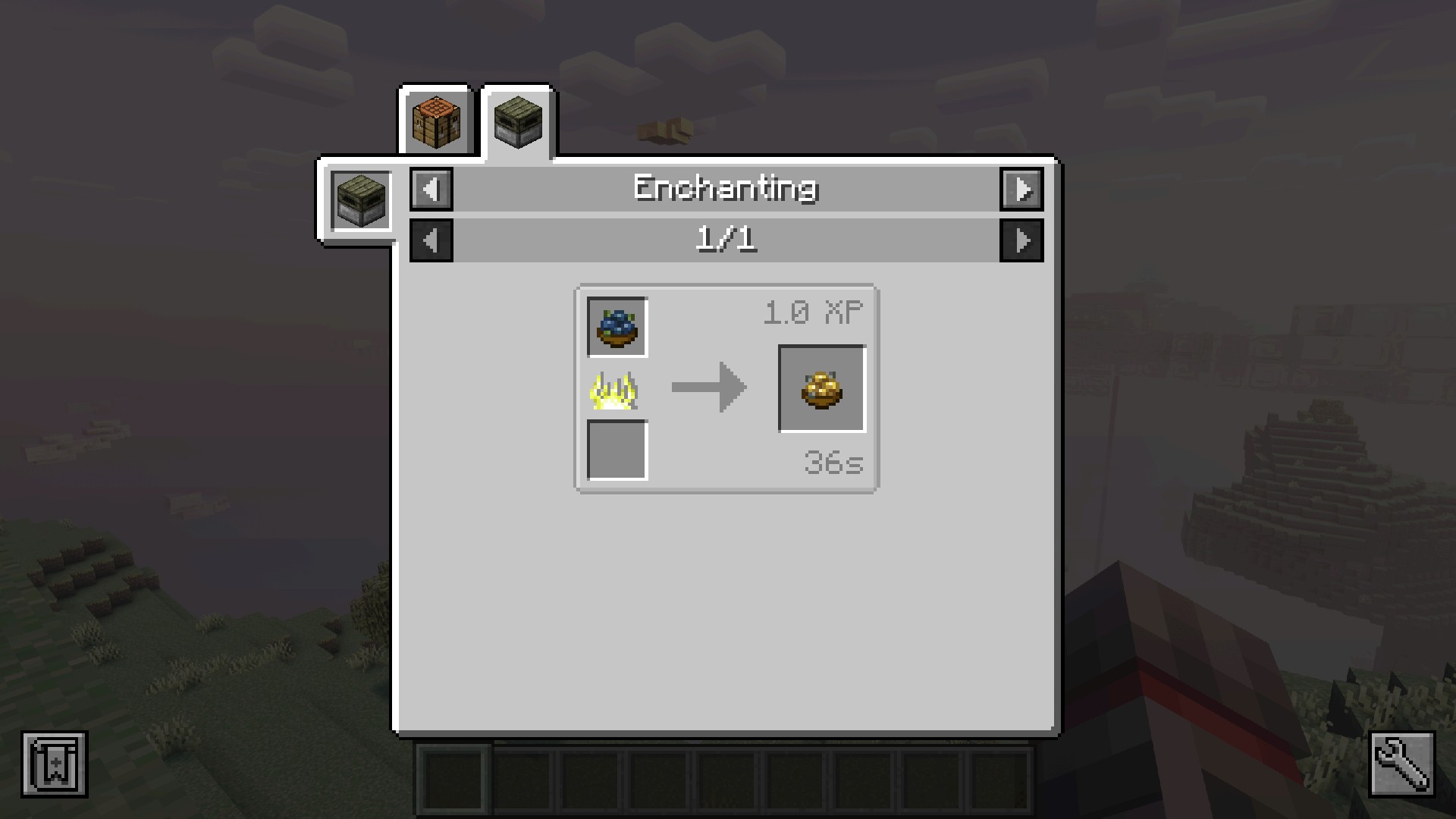
Task: Select the enchanter block recipe tab
Action: click(x=518, y=121)
